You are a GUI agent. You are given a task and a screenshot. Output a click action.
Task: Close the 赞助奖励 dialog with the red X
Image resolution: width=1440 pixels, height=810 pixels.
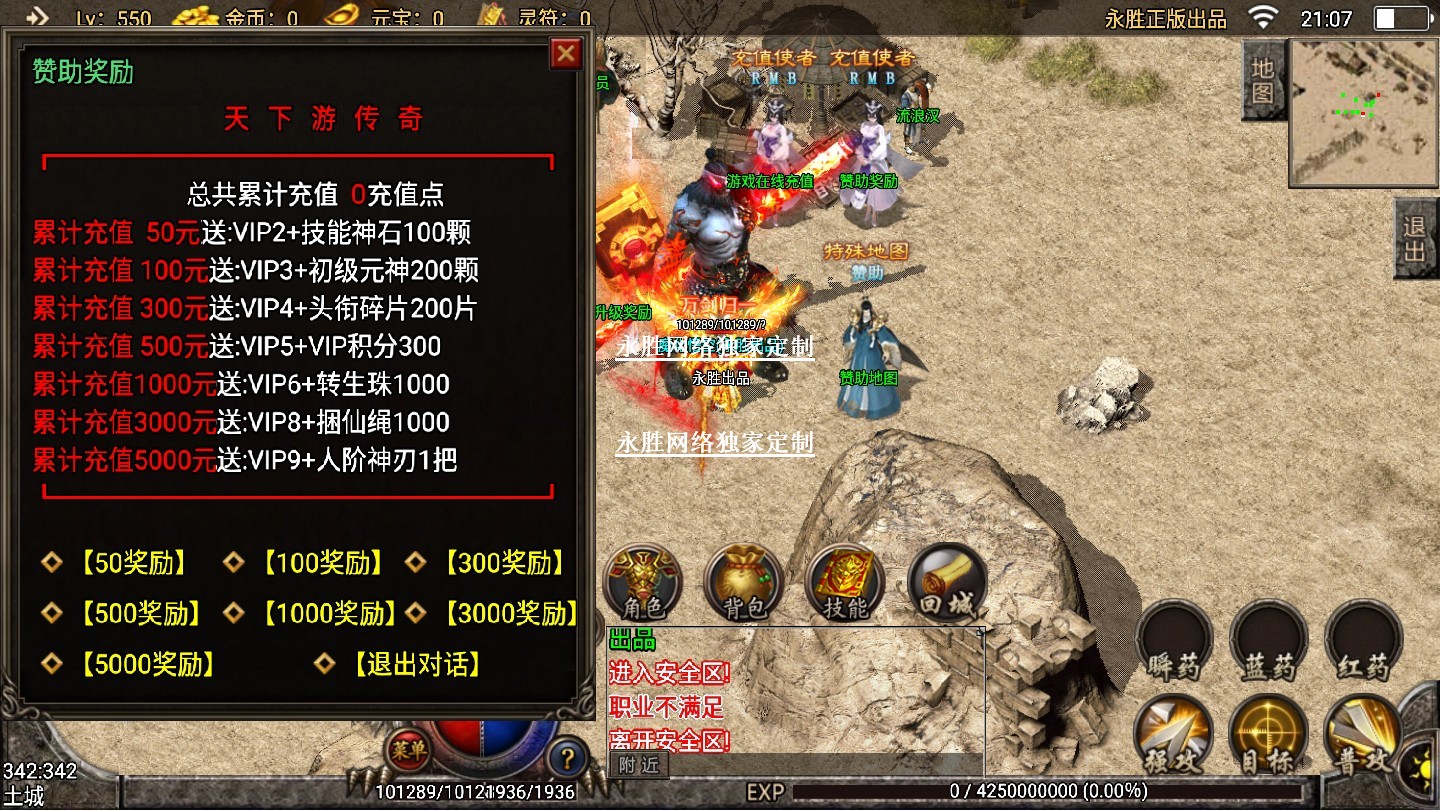tap(566, 53)
